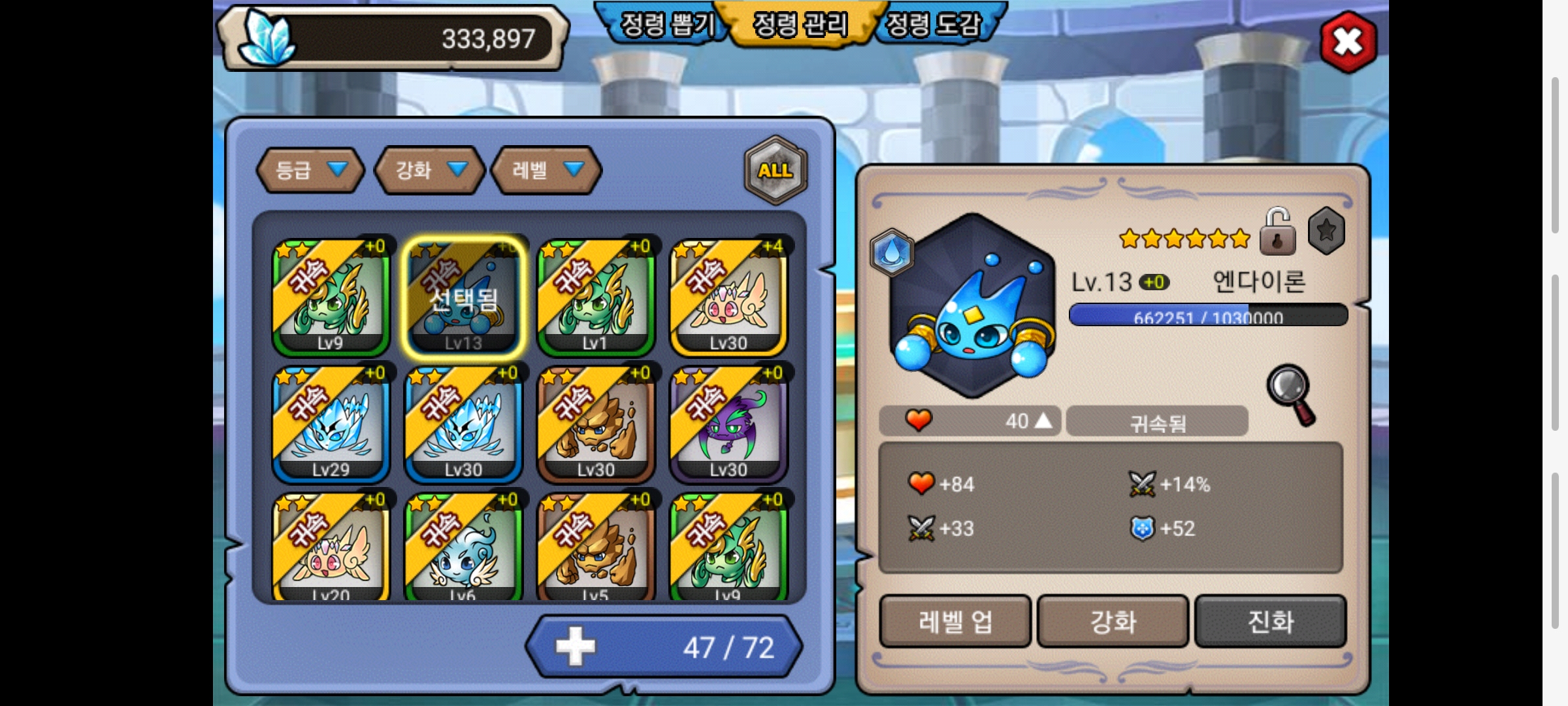Open the 정령 도감 tab
Image resolution: width=1568 pixels, height=706 pixels.
coord(934,25)
